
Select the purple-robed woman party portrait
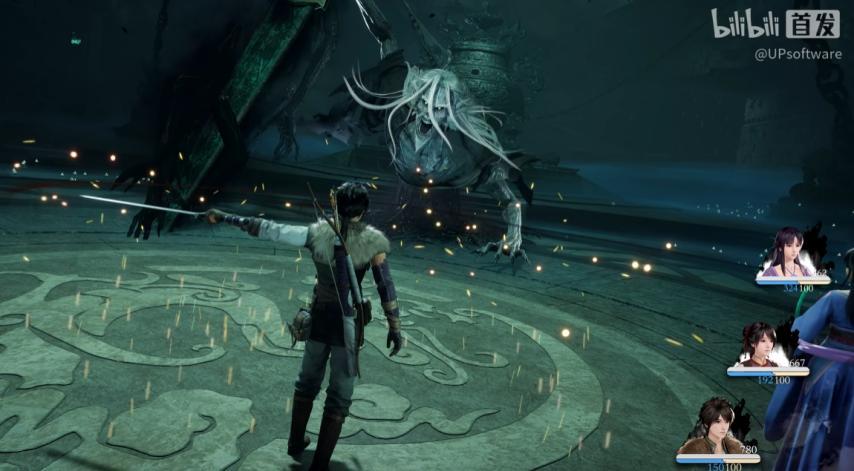[x=787, y=255]
